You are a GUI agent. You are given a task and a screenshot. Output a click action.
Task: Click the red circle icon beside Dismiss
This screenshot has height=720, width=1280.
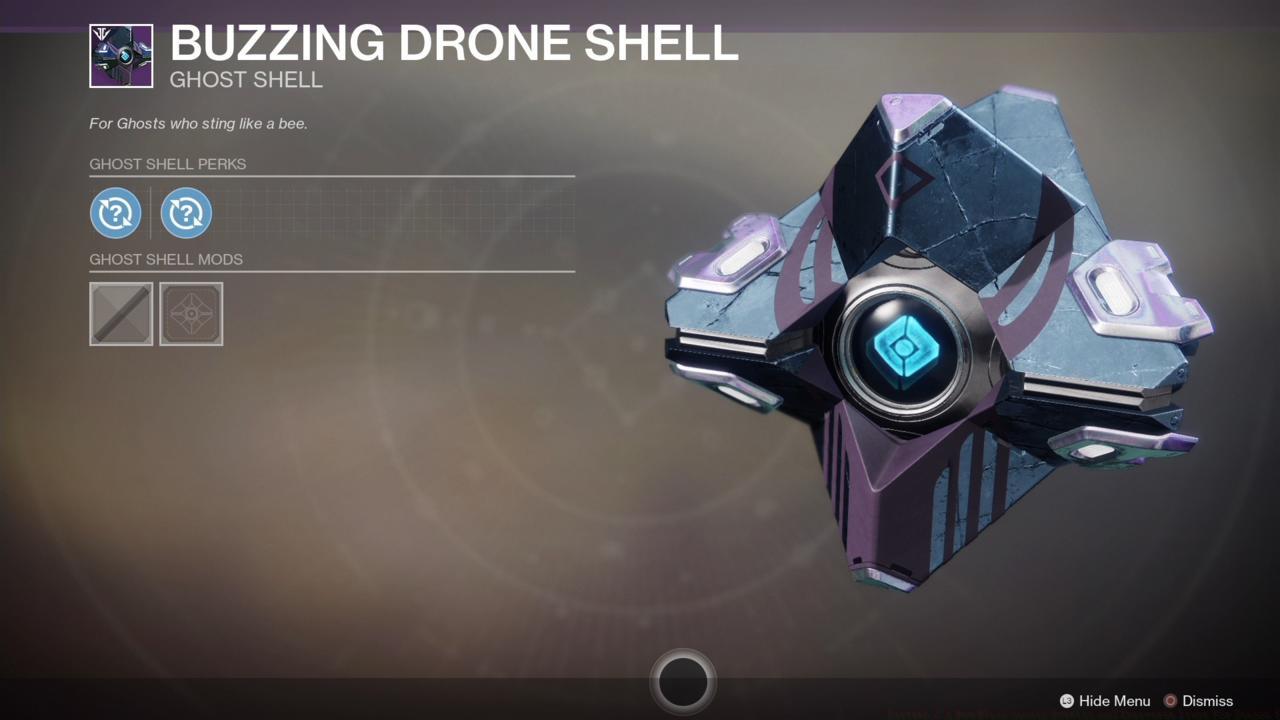(1169, 701)
